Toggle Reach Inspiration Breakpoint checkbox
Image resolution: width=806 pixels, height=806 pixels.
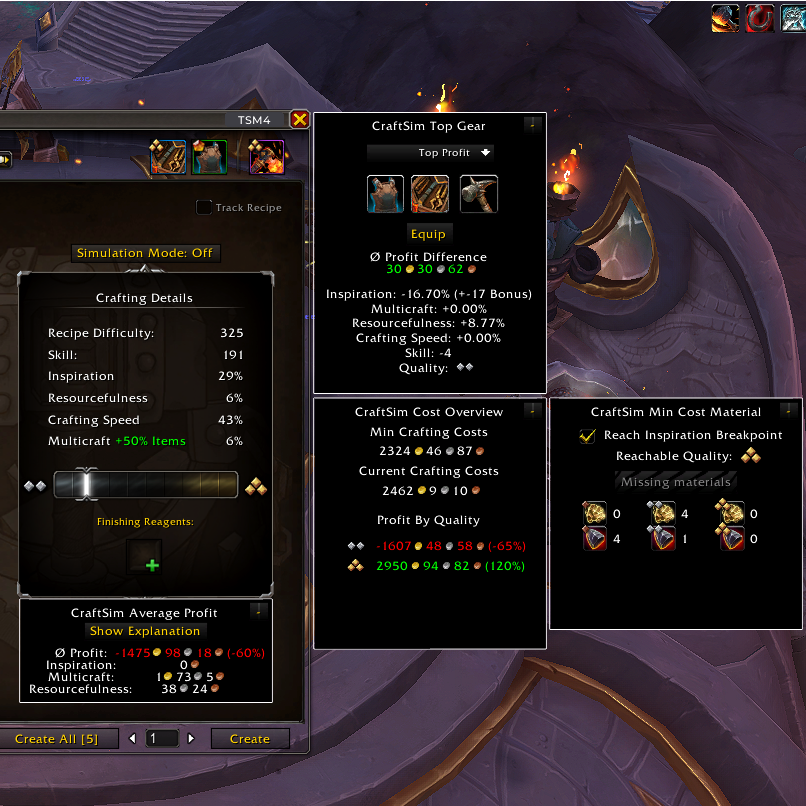click(x=588, y=436)
